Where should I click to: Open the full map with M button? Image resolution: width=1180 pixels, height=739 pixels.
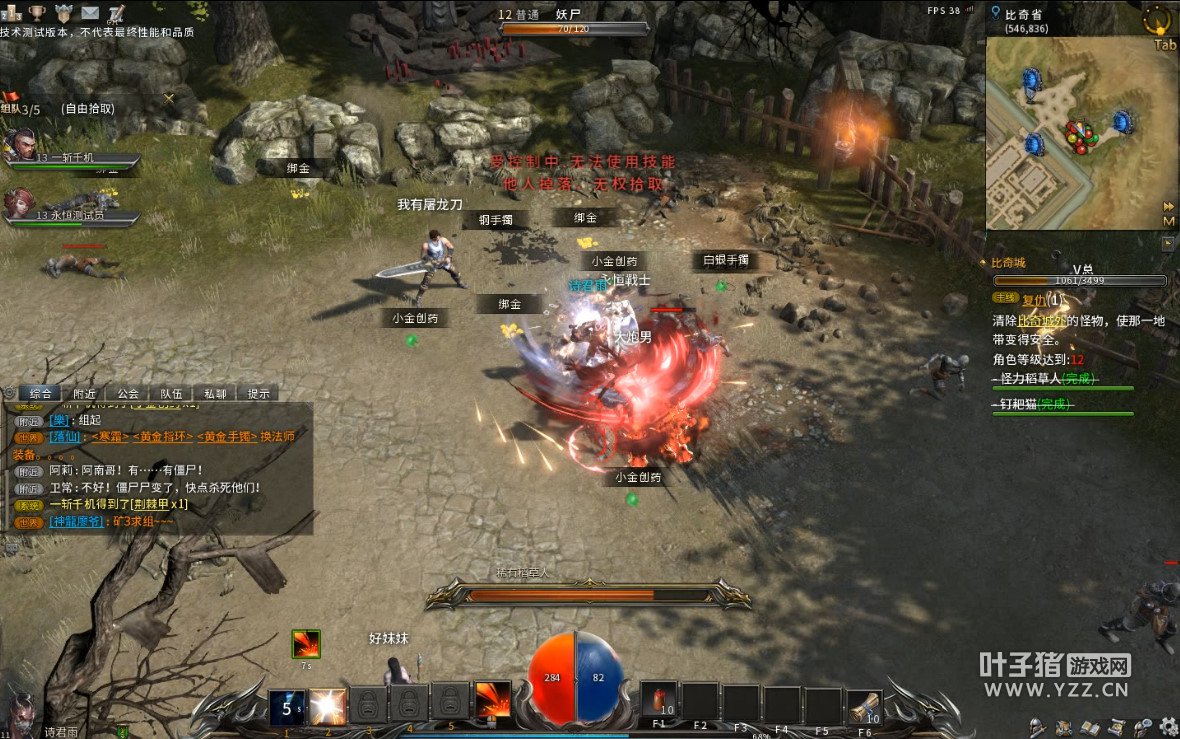[1168, 221]
